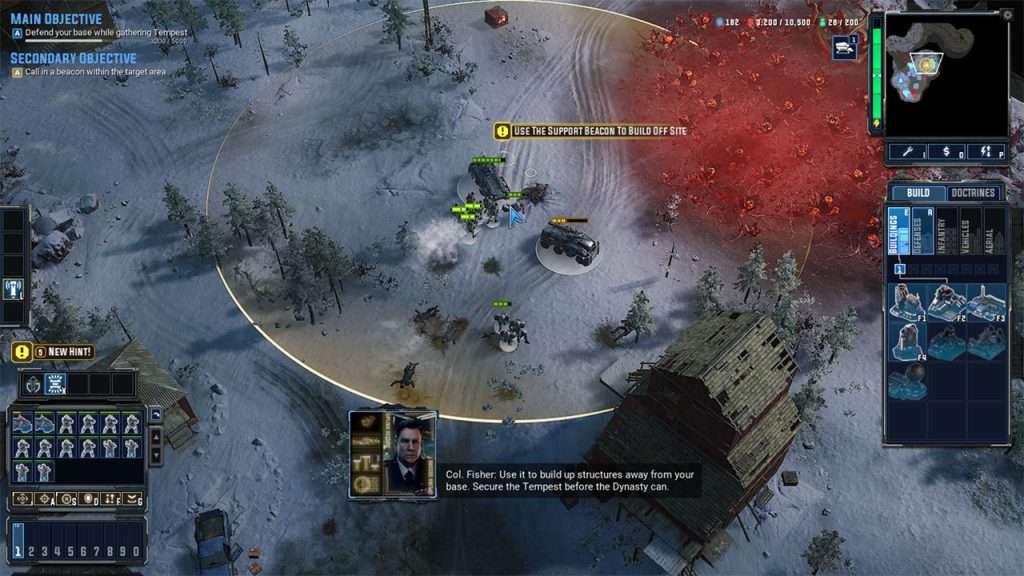Switch to the Doctrines tab
Image resolution: width=1024 pixels, height=576 pixels.
(972, 193)
